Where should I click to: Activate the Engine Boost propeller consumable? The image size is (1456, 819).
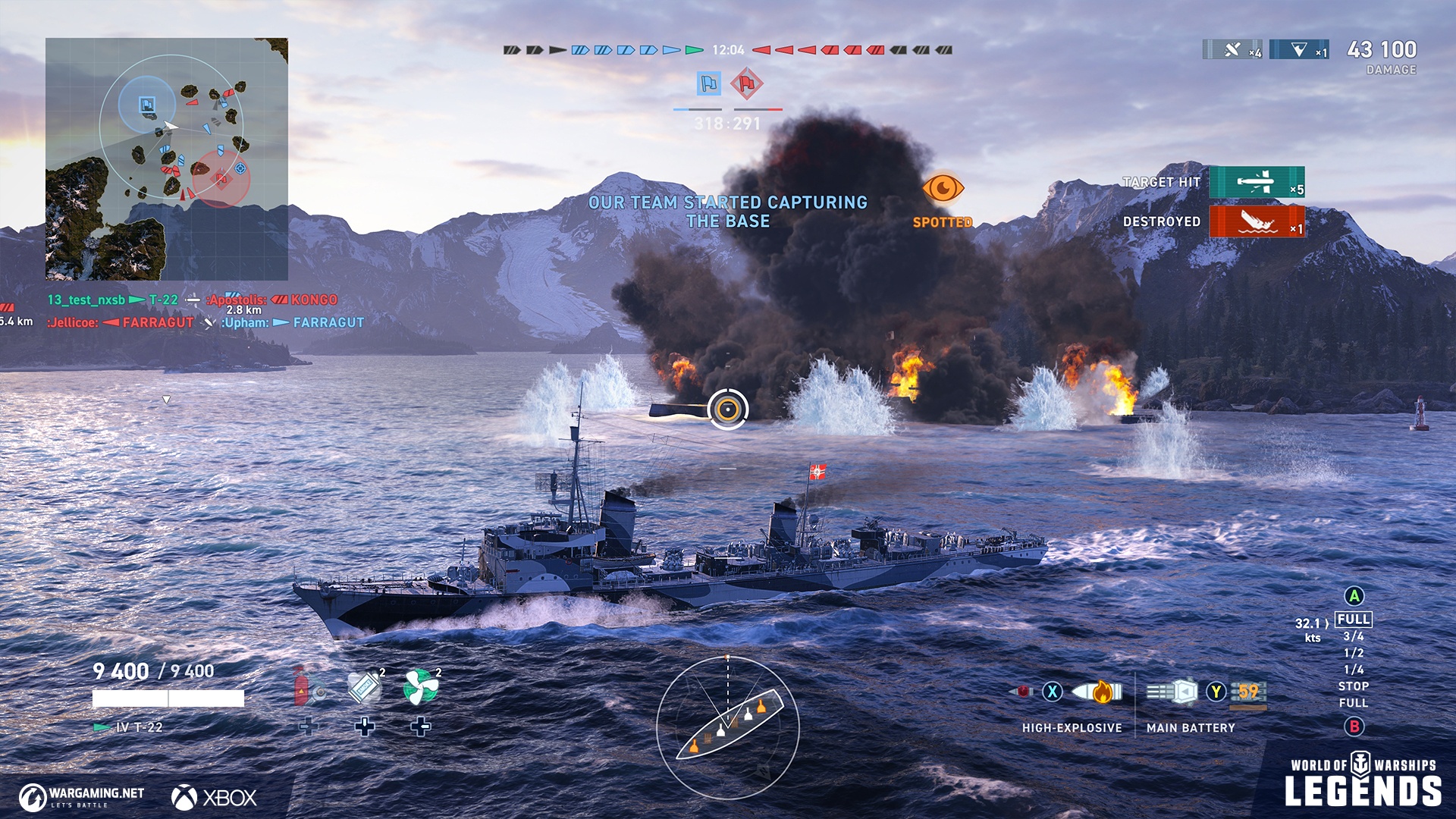tap(421, 688)
